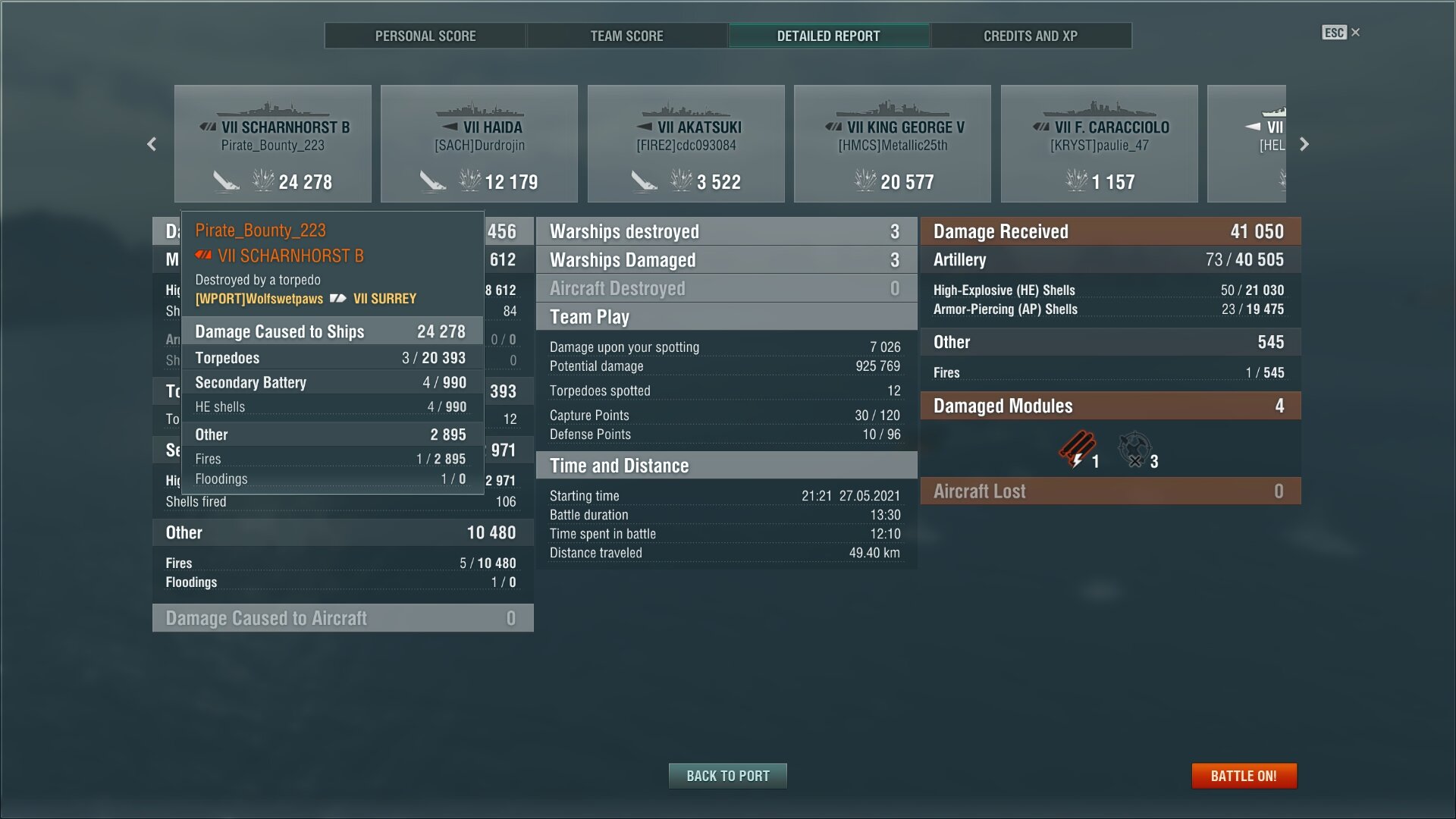Select the VII Scharnhorst B ship card

pos(273,144)
